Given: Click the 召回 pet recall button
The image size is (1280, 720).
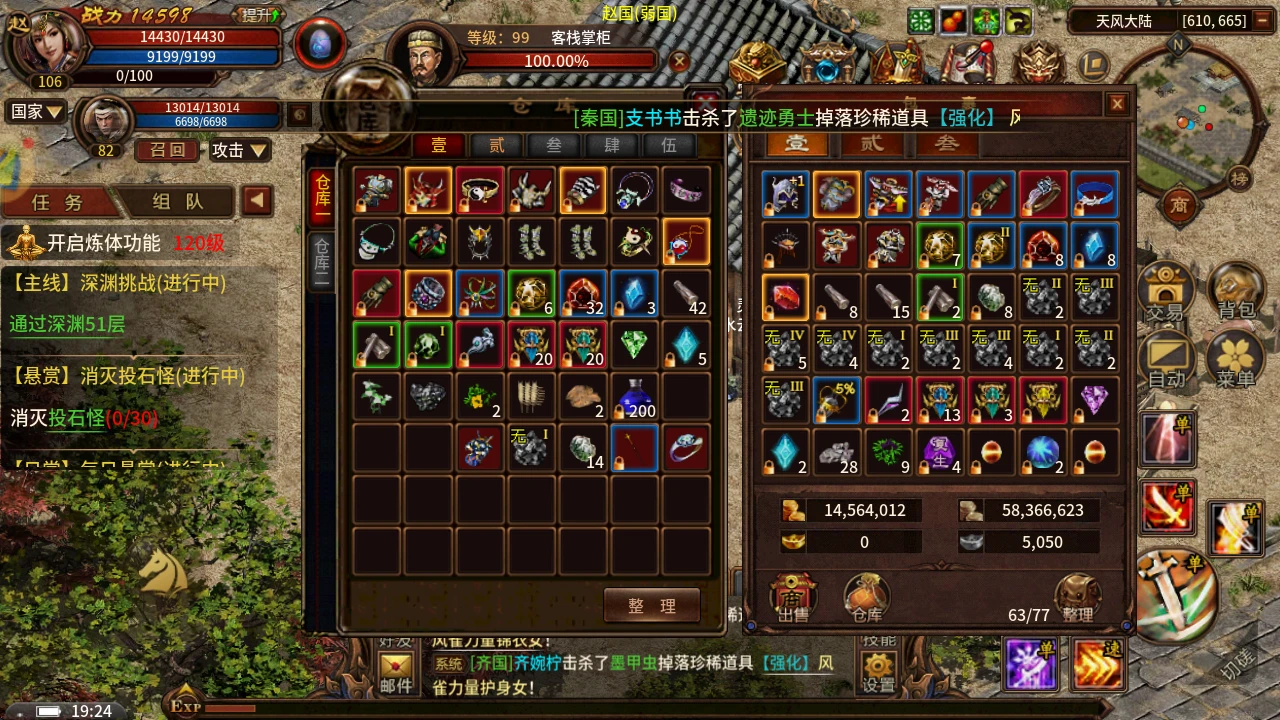Looking at the screenshot, I should (168, 150).
